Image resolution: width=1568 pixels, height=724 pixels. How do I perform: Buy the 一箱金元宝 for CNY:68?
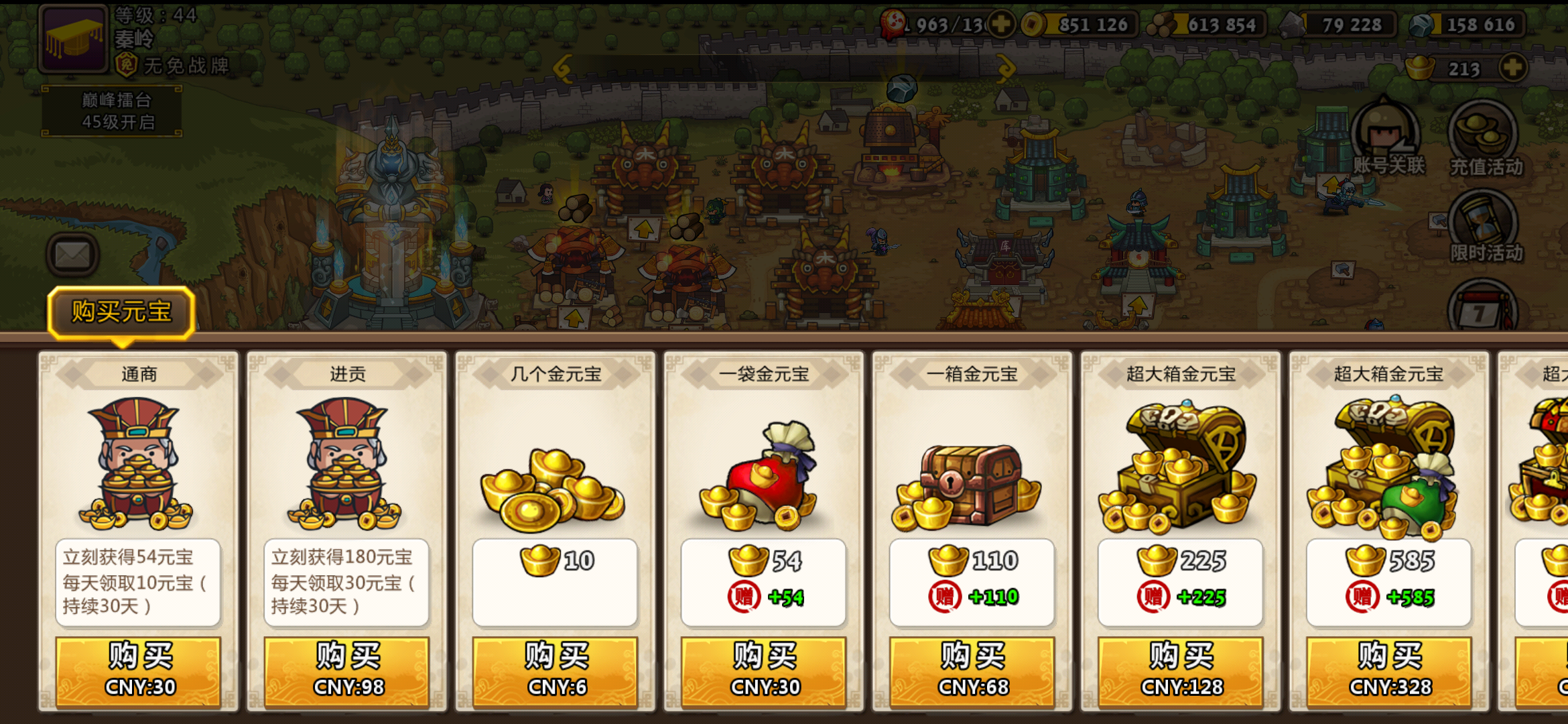pos(971,669)
